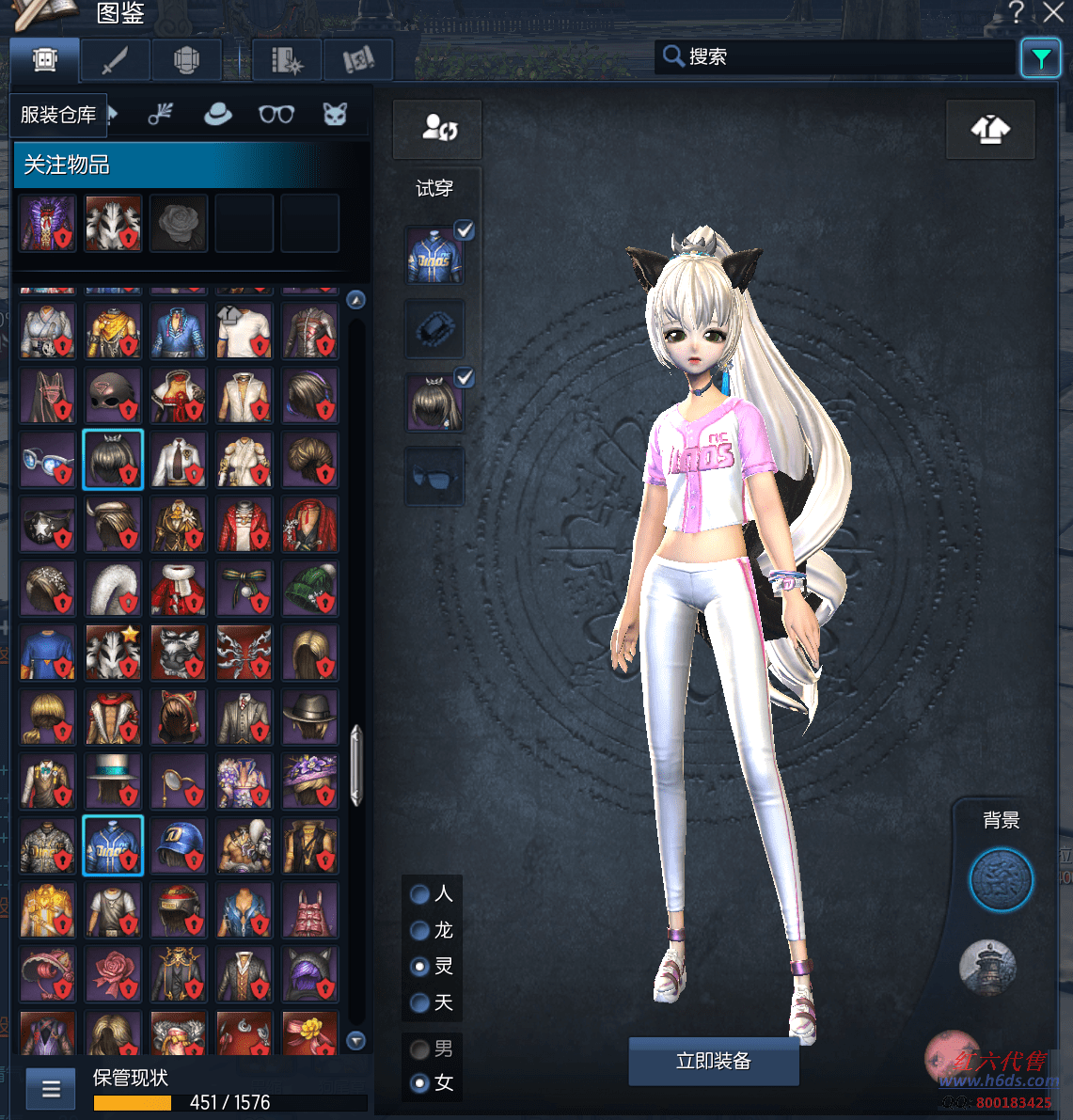This screenshot has width=1073, height=1120.
Task: Select the blue baseball cap item
Action: coord(179,845)
